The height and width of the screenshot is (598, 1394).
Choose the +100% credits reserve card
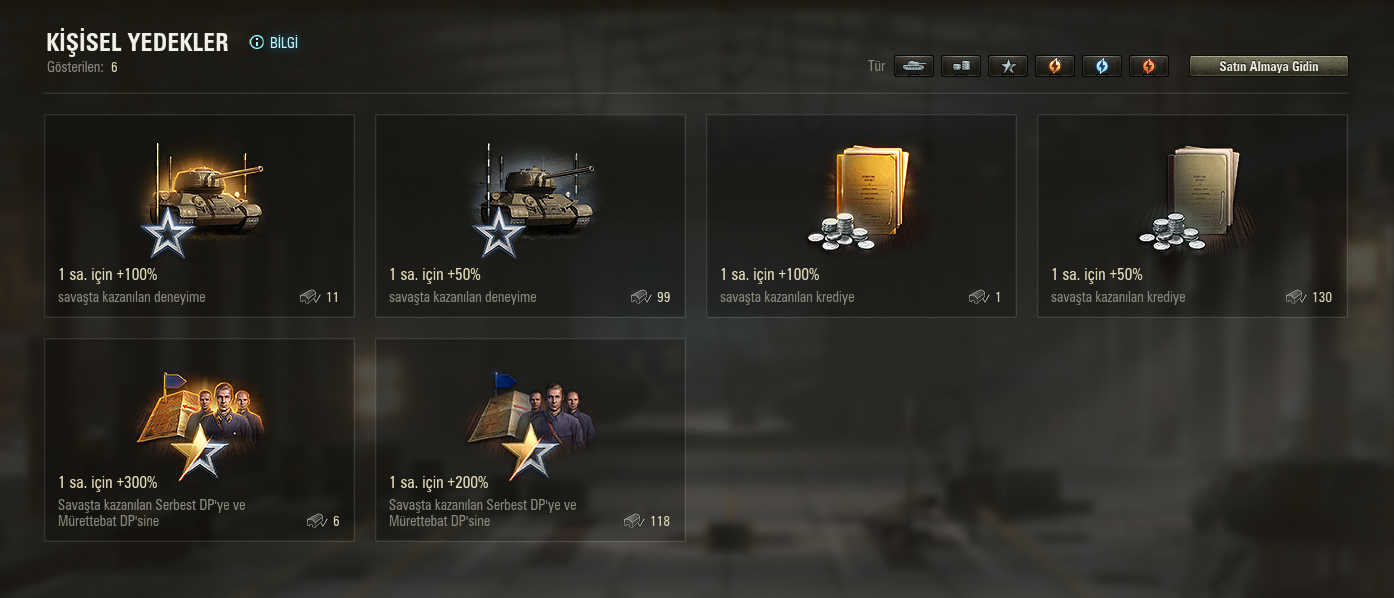point(861,216)
